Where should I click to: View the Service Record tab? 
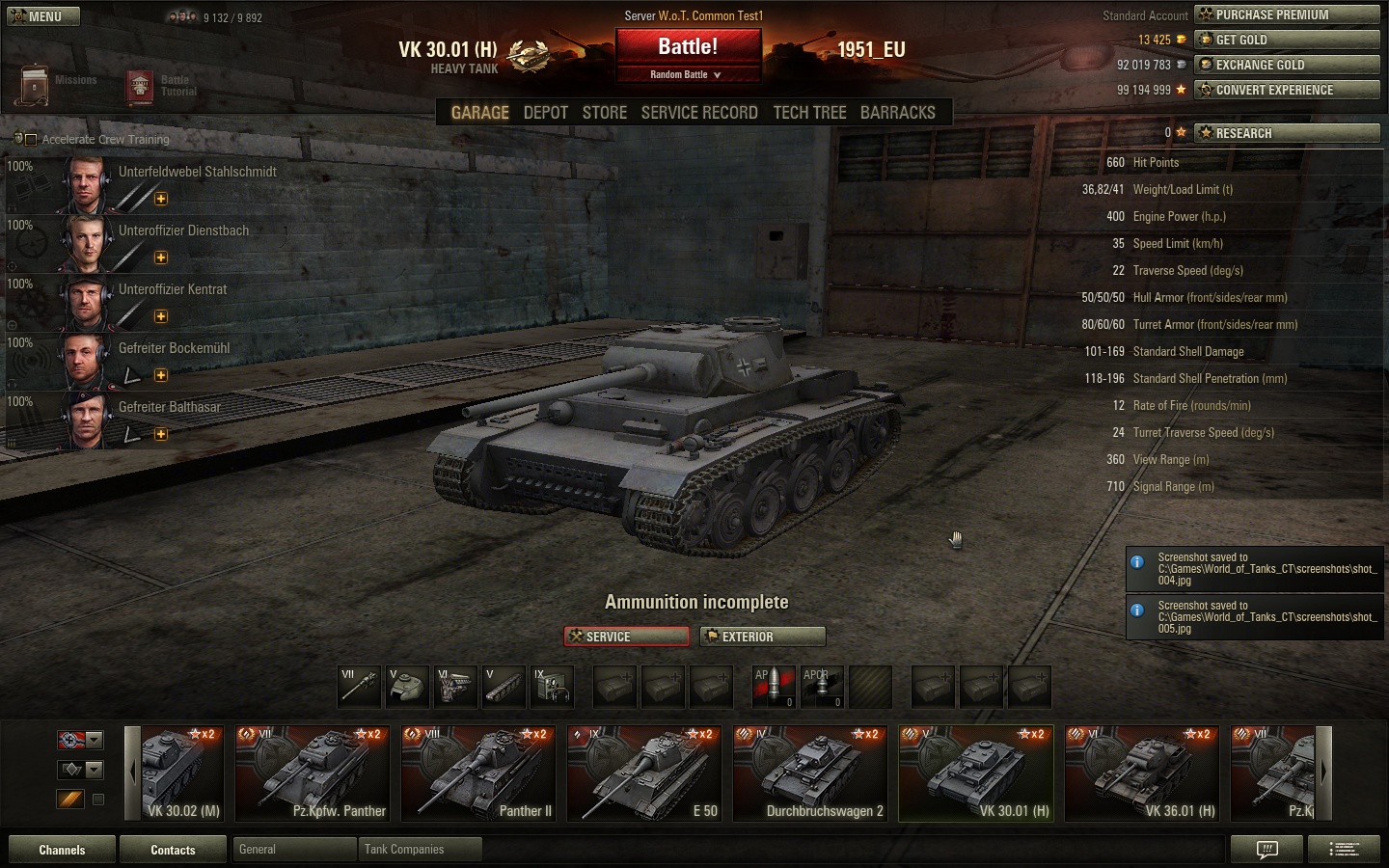[699, 113]
